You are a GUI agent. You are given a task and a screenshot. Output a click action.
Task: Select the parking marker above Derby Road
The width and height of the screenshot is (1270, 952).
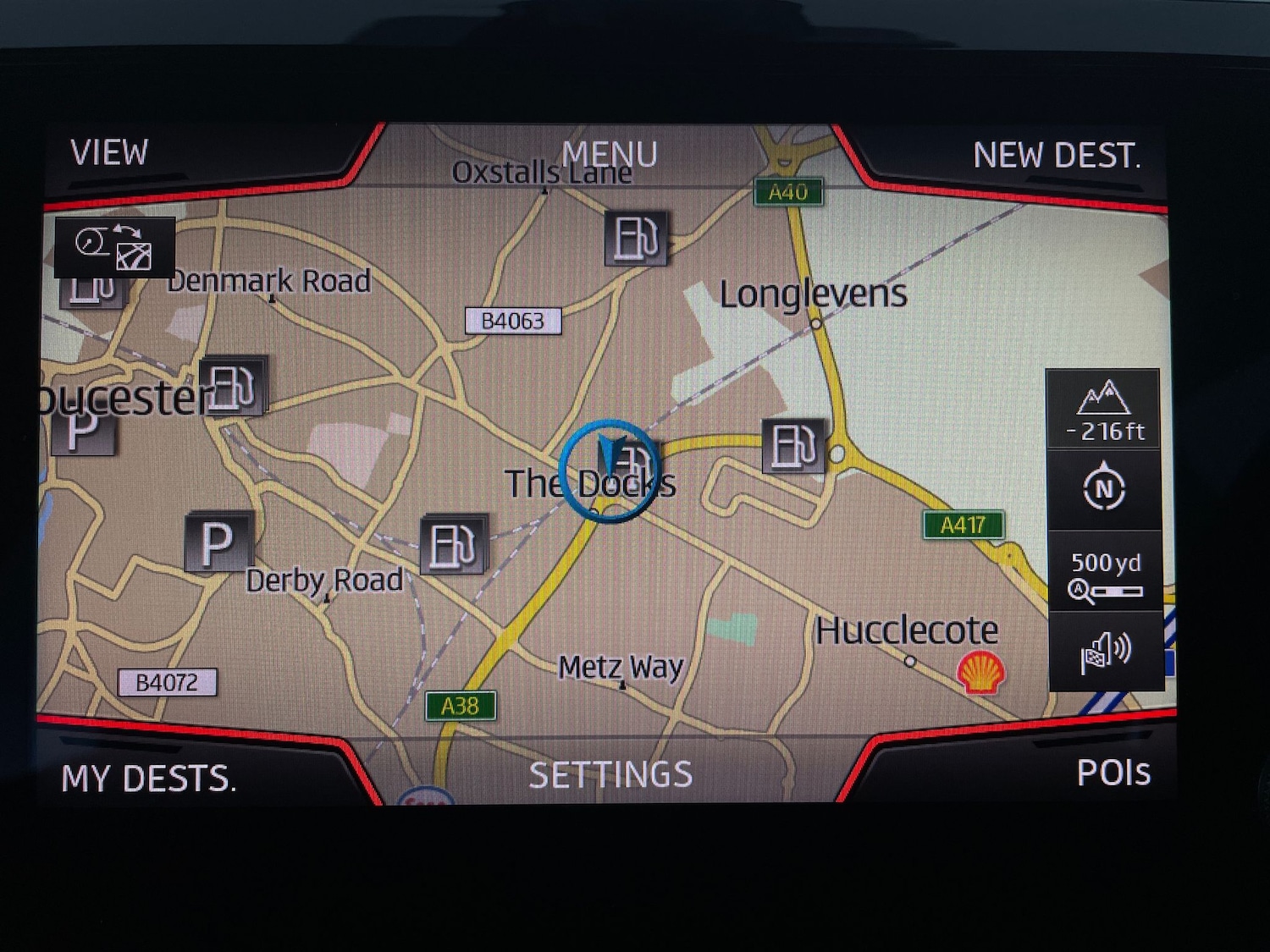pyautogui.click(x=218, y=542)
